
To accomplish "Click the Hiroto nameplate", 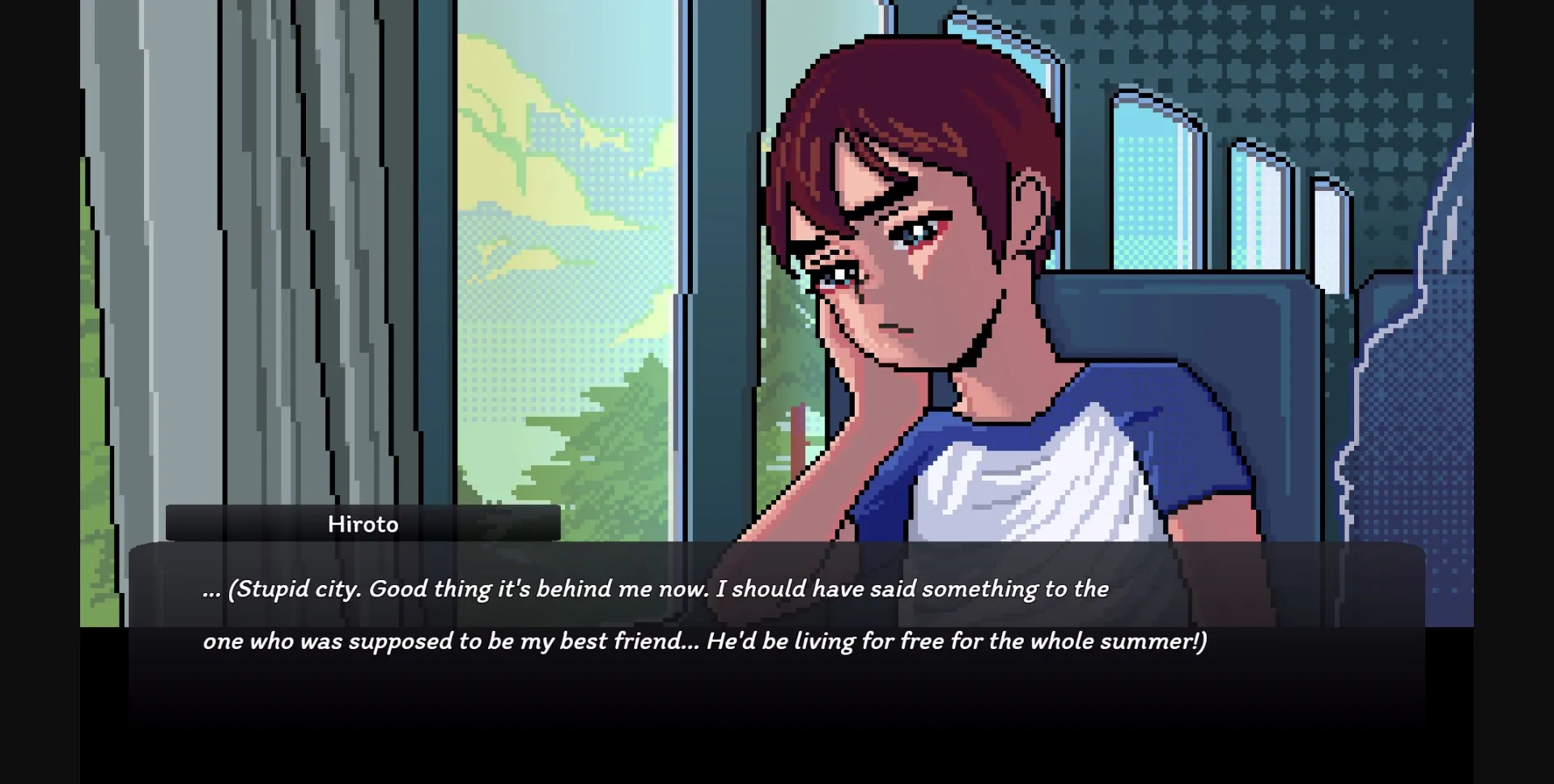I will (363, 523).
